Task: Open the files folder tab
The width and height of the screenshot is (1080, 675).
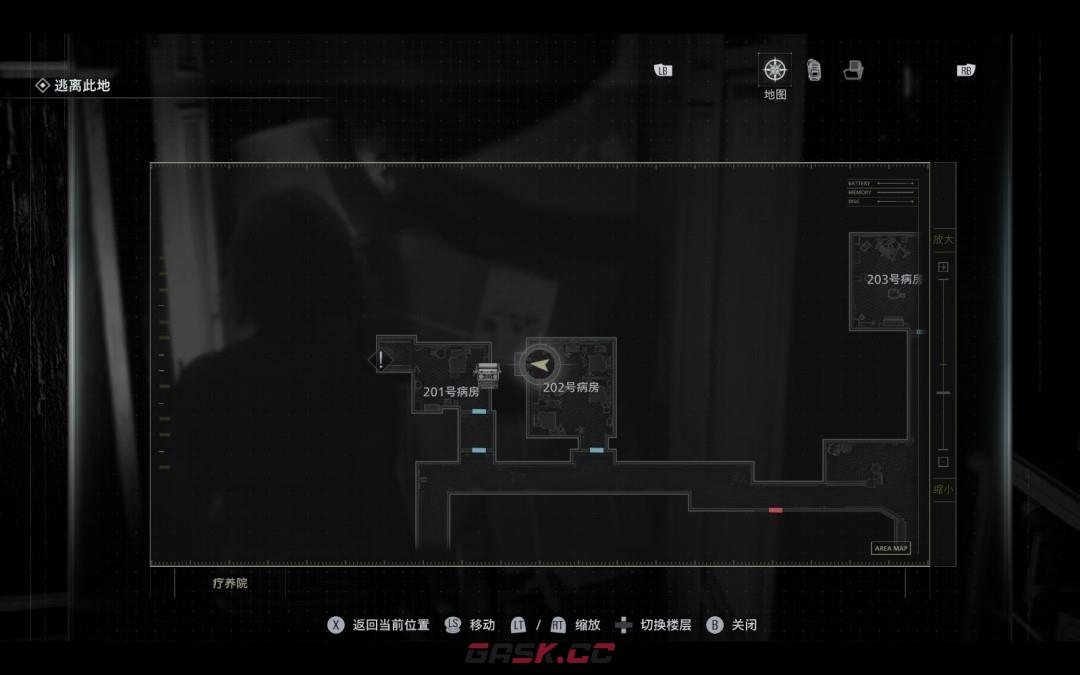Action: click(x=853, y=70)
